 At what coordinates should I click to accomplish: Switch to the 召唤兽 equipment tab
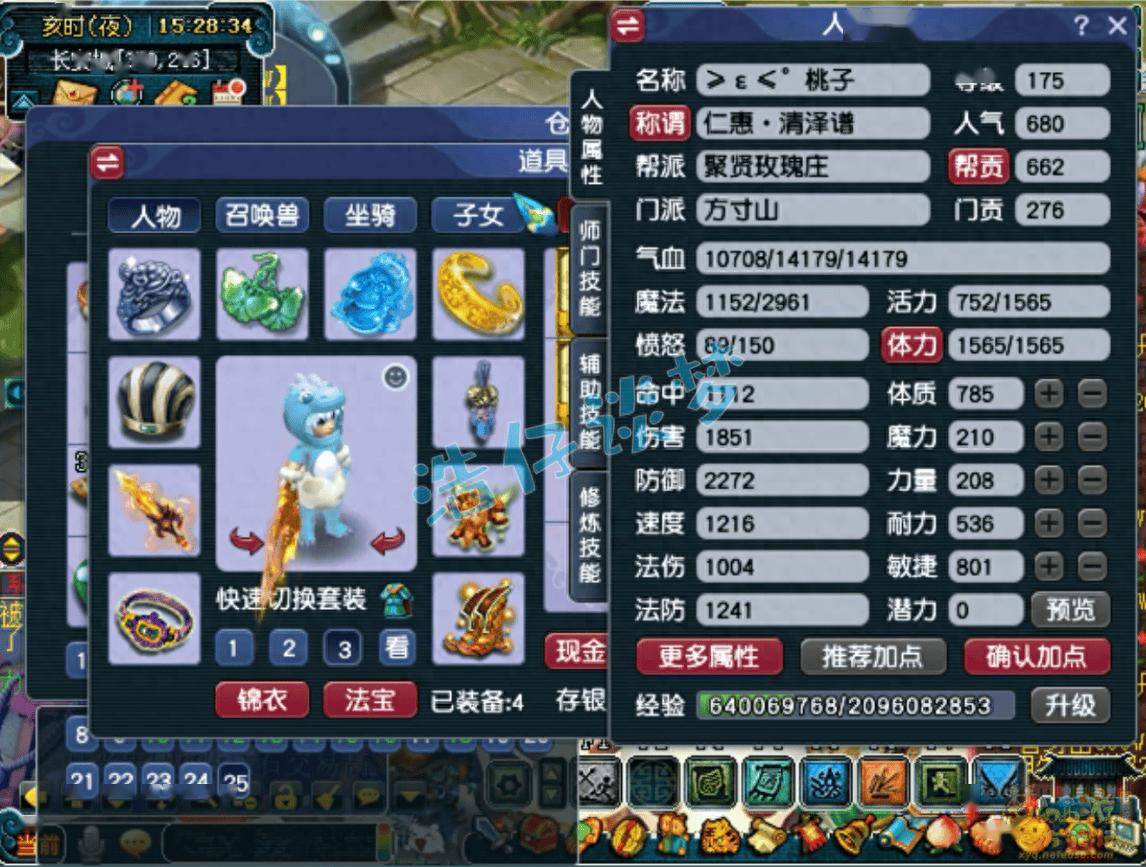[x=262, y=215]
